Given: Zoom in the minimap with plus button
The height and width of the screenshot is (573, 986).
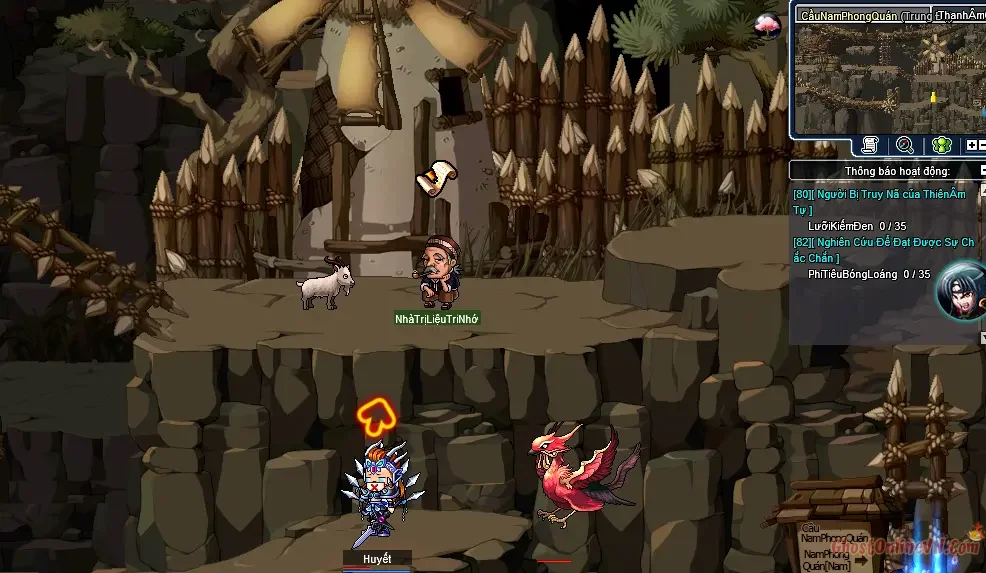Looking at the screenshot, I should click(x=970, y=146).
